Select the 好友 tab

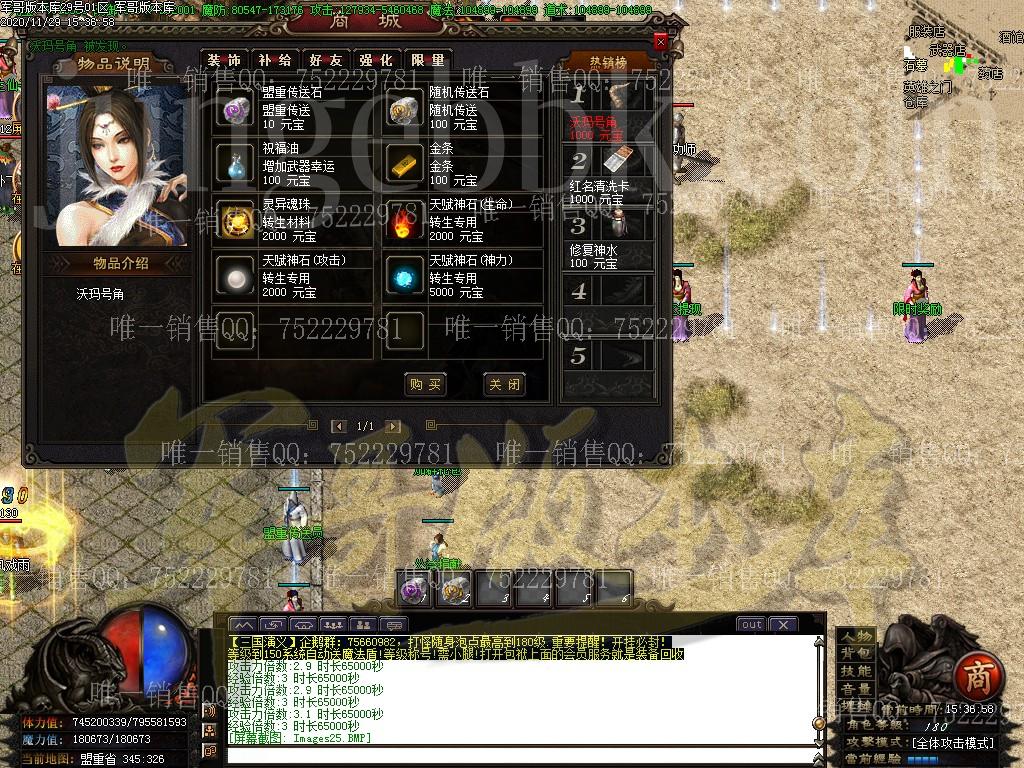[x=325, y=60]
